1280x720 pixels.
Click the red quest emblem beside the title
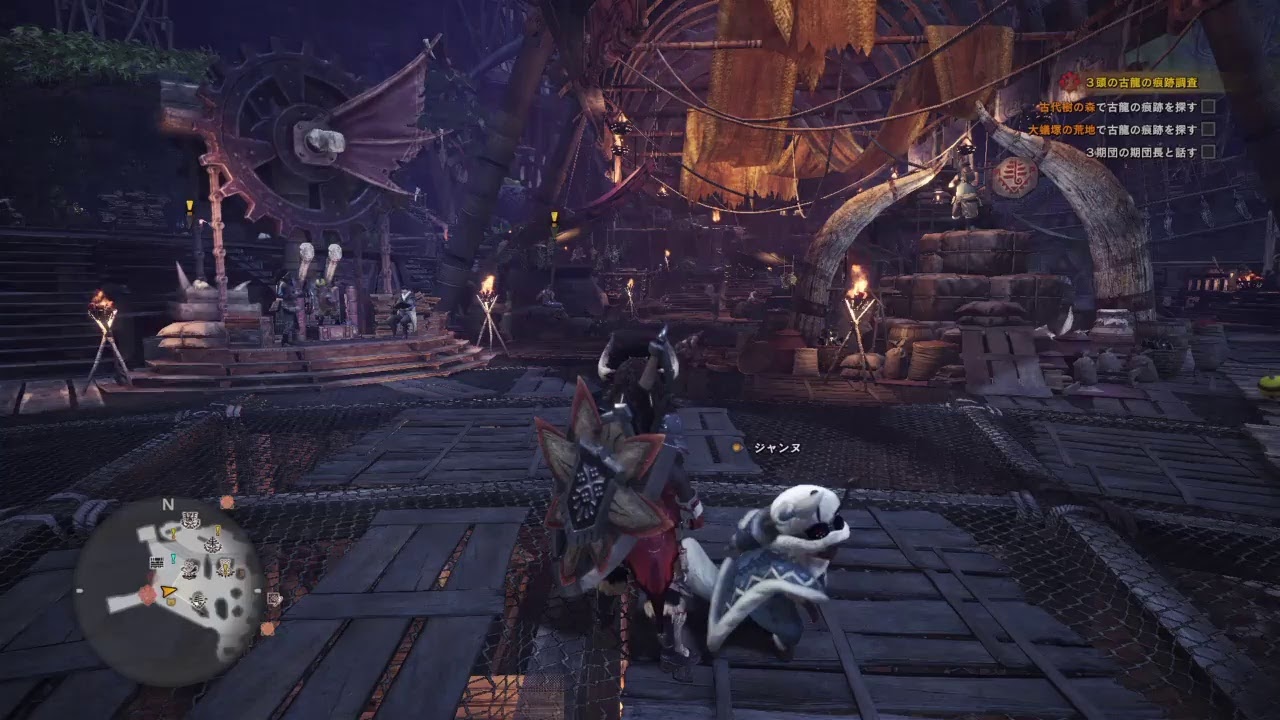click(1070, 82)
